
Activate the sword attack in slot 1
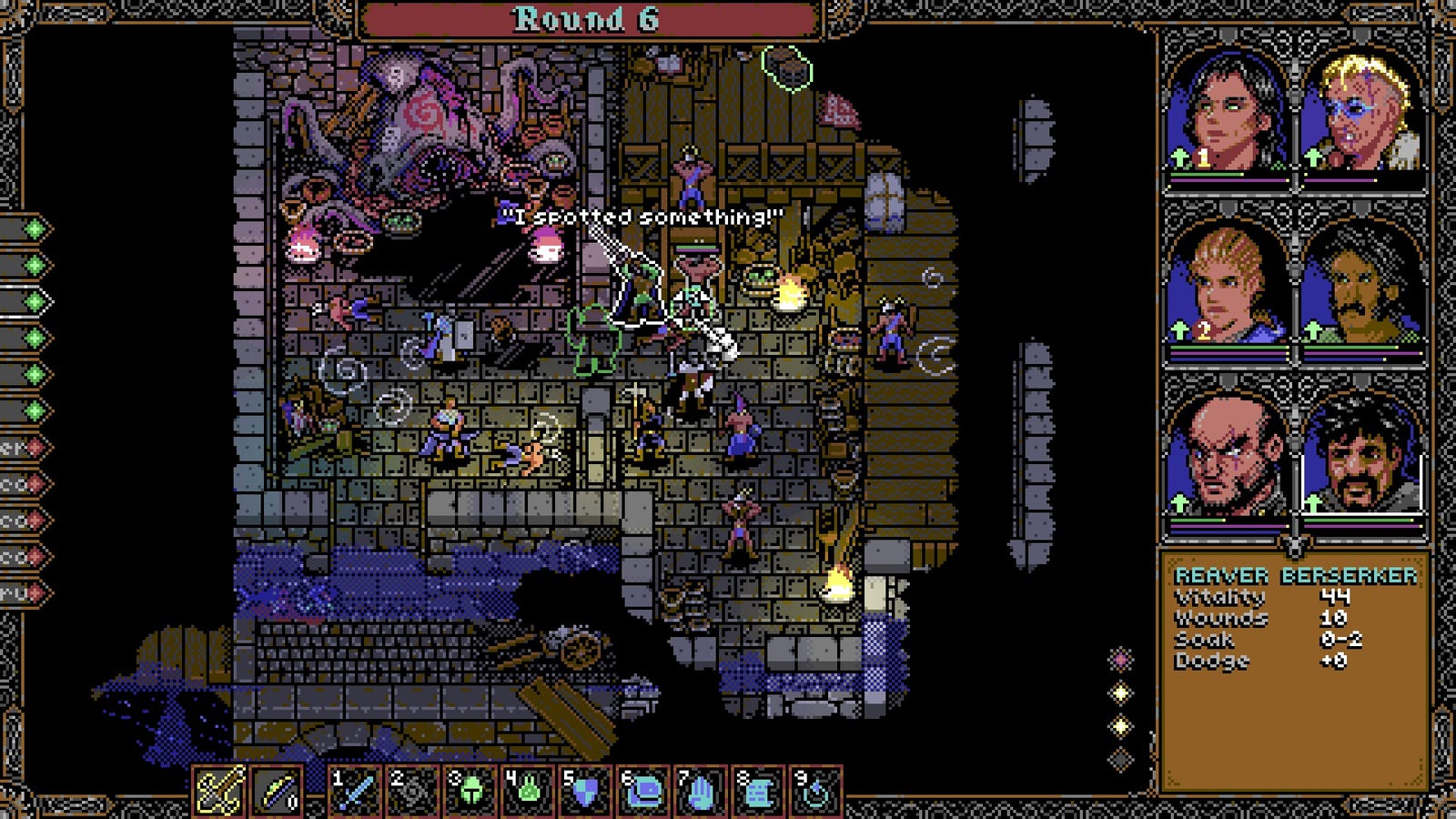click(354, 791)
